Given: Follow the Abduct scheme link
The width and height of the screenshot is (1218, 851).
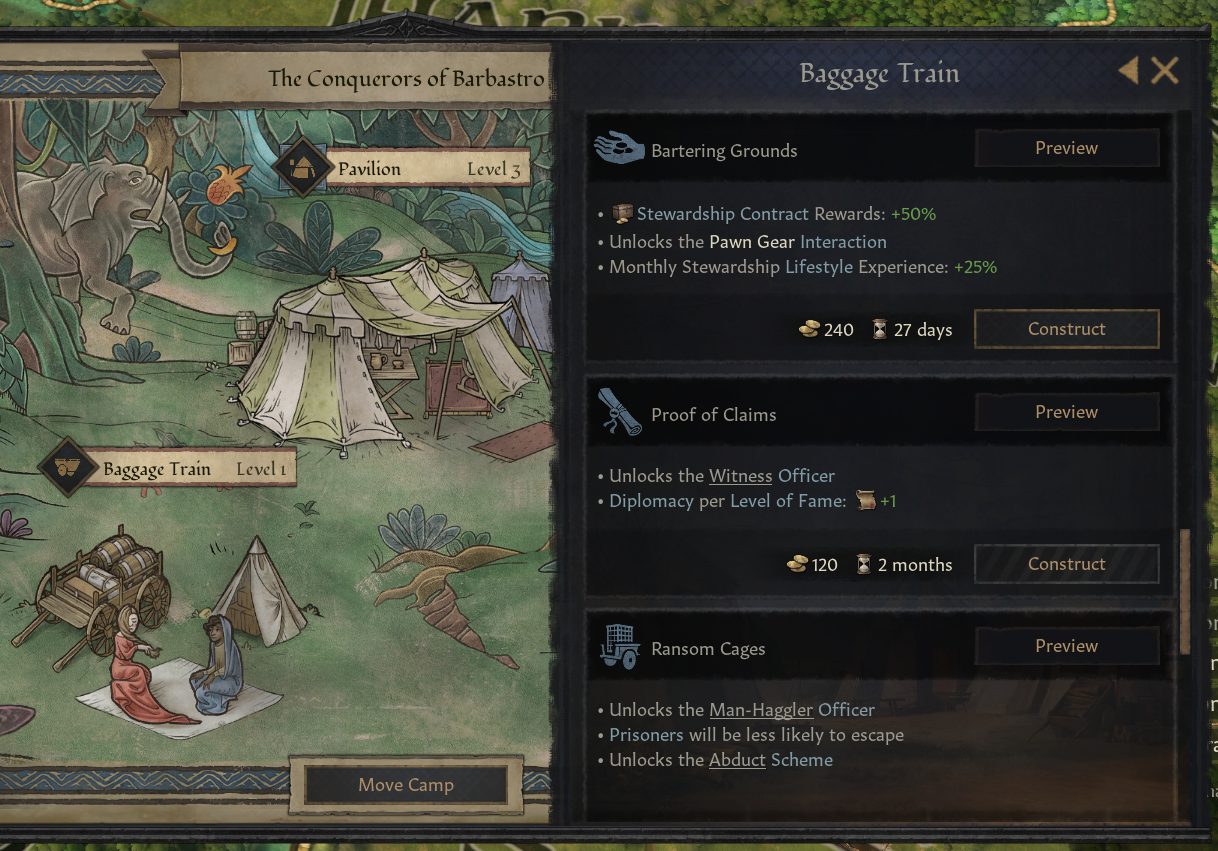Looking at the screenshot, I should [737, 760].
